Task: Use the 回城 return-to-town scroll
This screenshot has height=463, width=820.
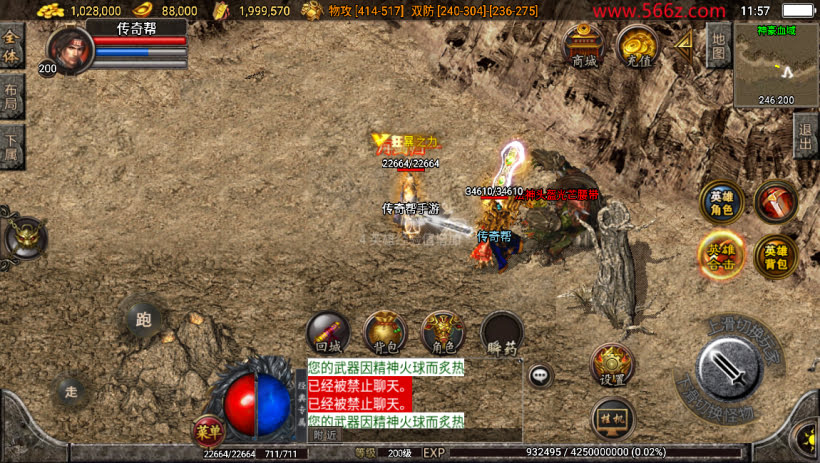Action: coord(328,332)
